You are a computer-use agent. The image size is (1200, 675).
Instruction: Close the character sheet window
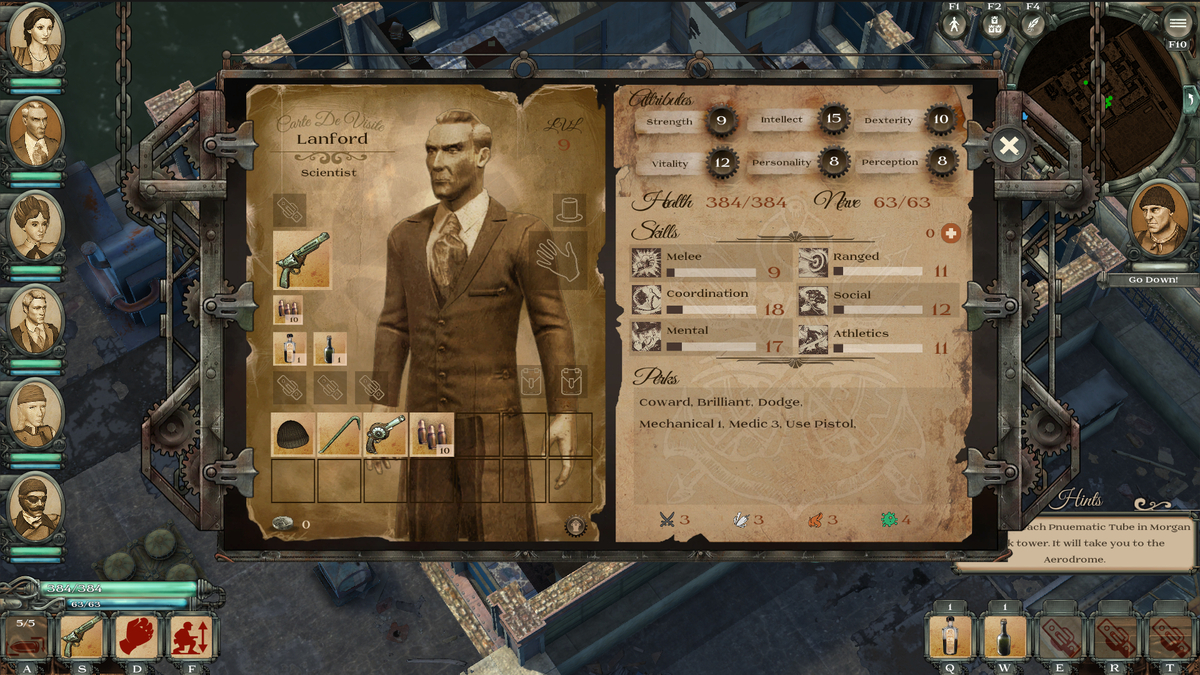coord(1009,147)
